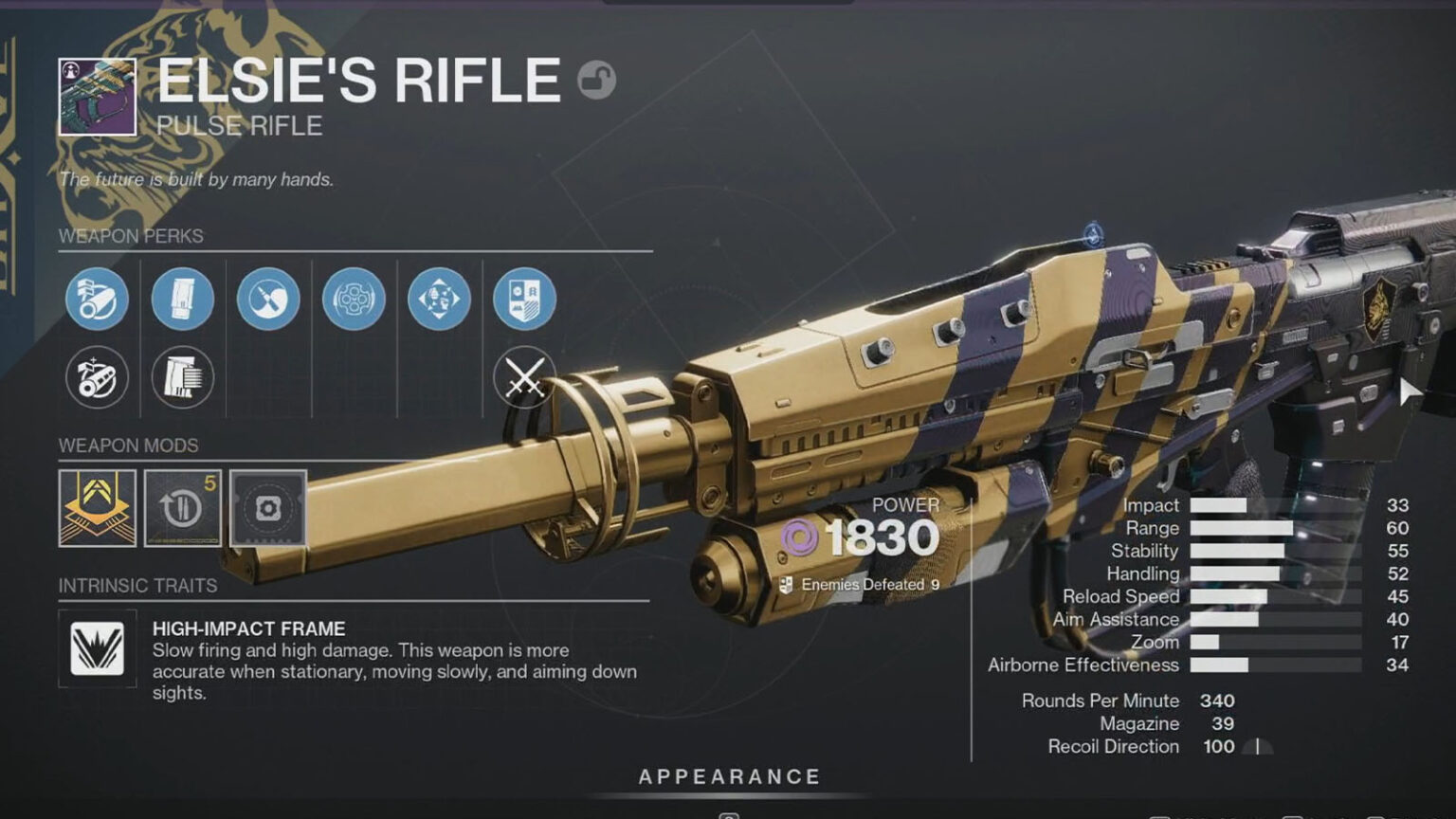Select the mod slot showing a 5 counter
1456x819 pixels.
[x=182, y=508]
